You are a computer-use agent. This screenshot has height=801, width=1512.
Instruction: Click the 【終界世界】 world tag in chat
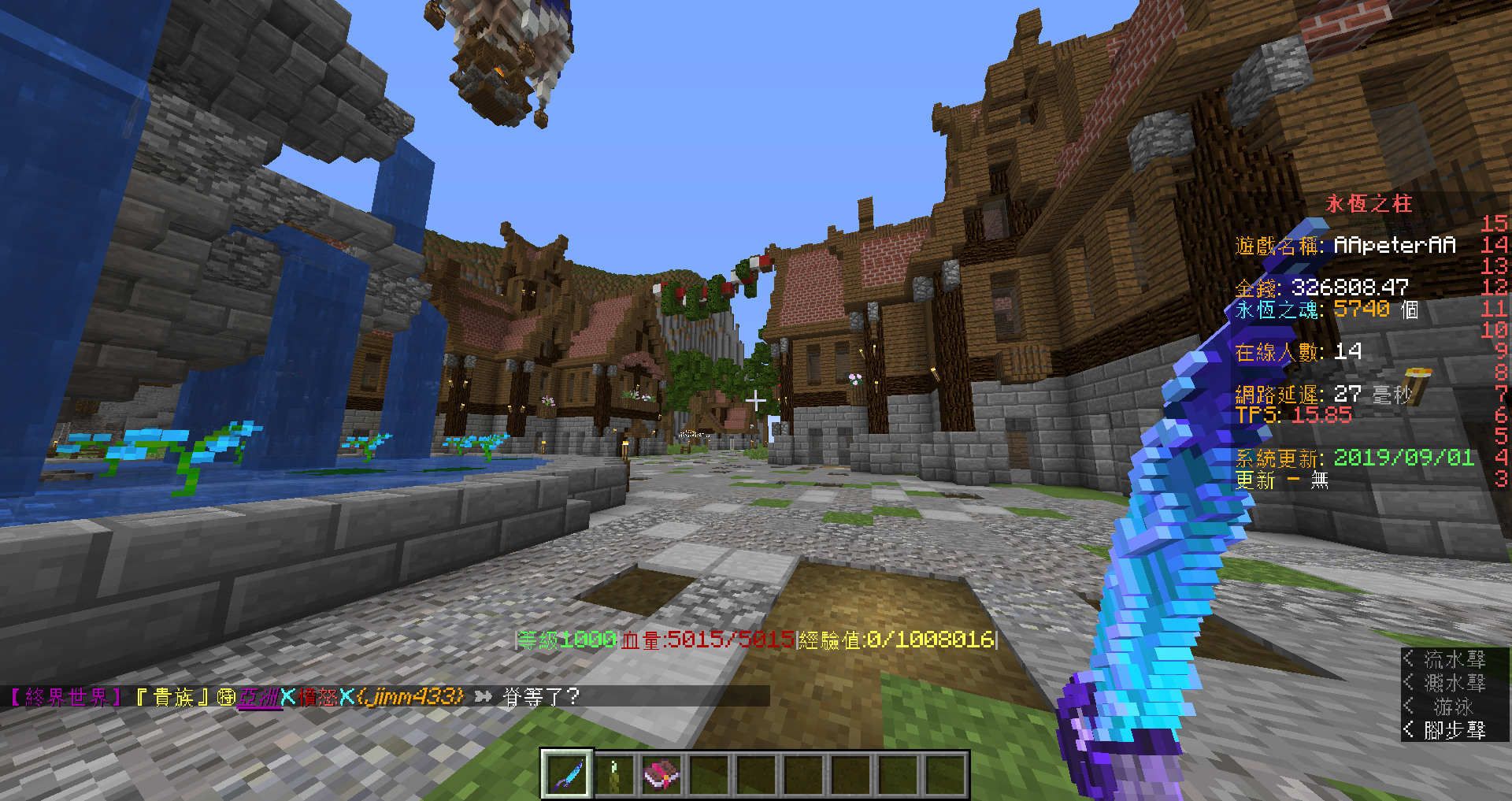(x=65, y=696)
